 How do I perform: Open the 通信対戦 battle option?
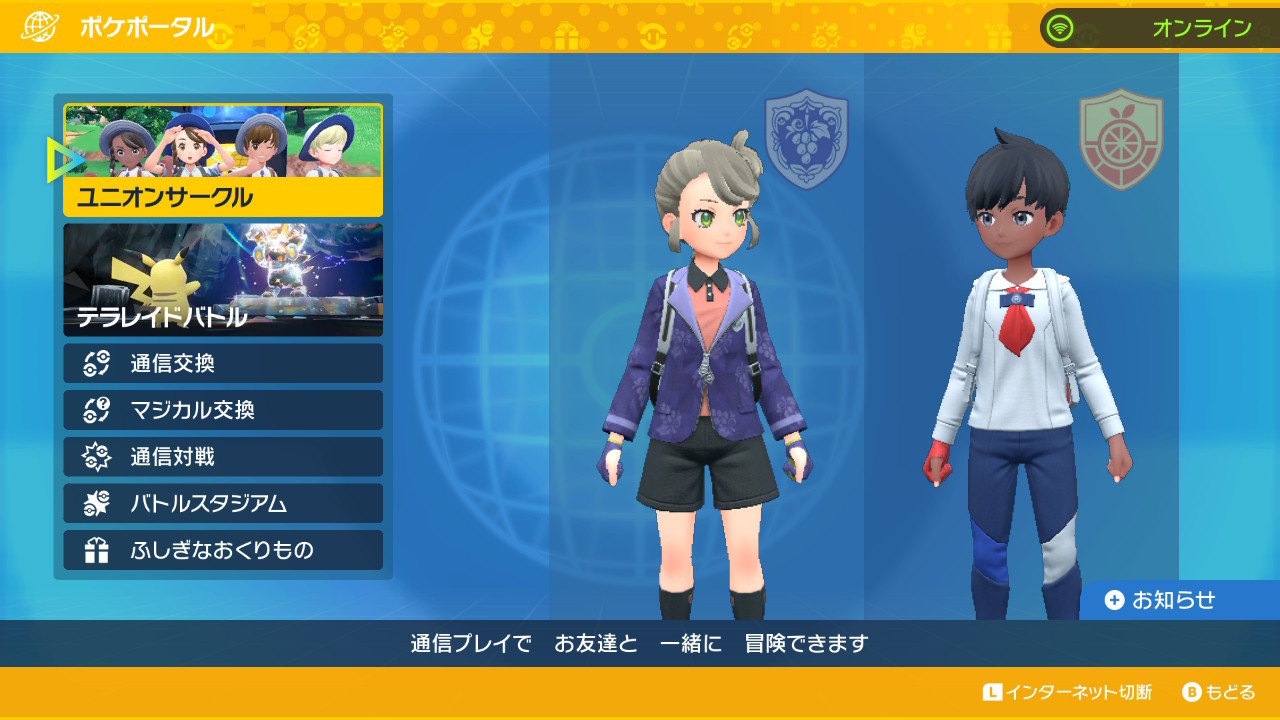223,457
